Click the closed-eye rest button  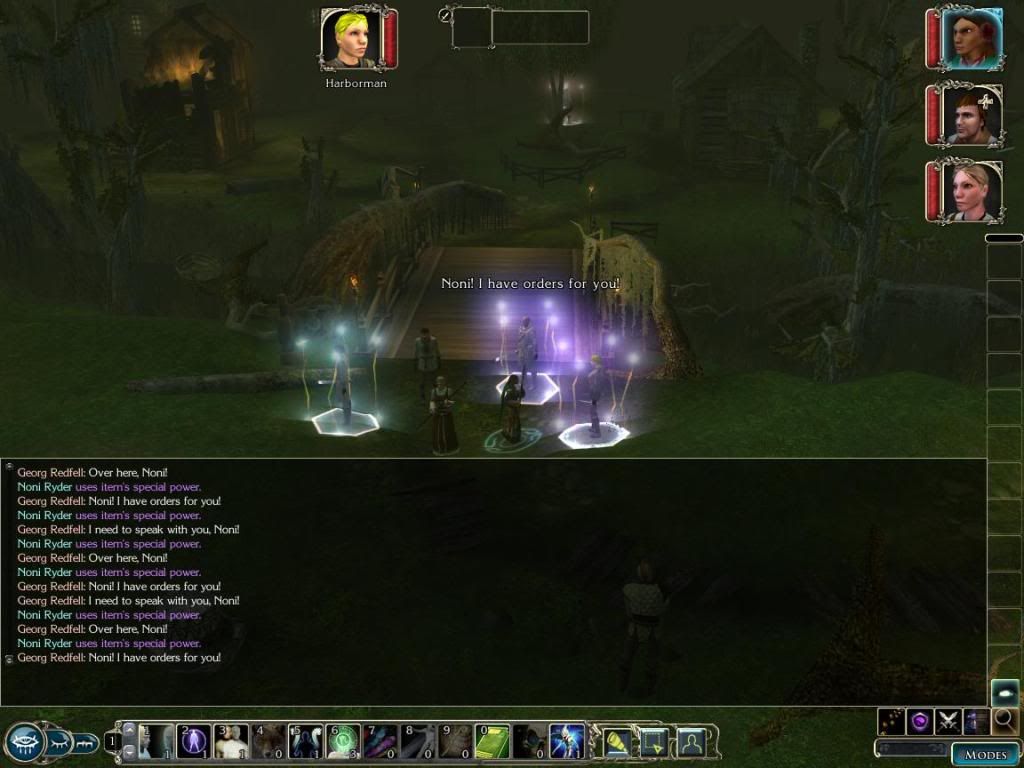click(x=59, y=742)
